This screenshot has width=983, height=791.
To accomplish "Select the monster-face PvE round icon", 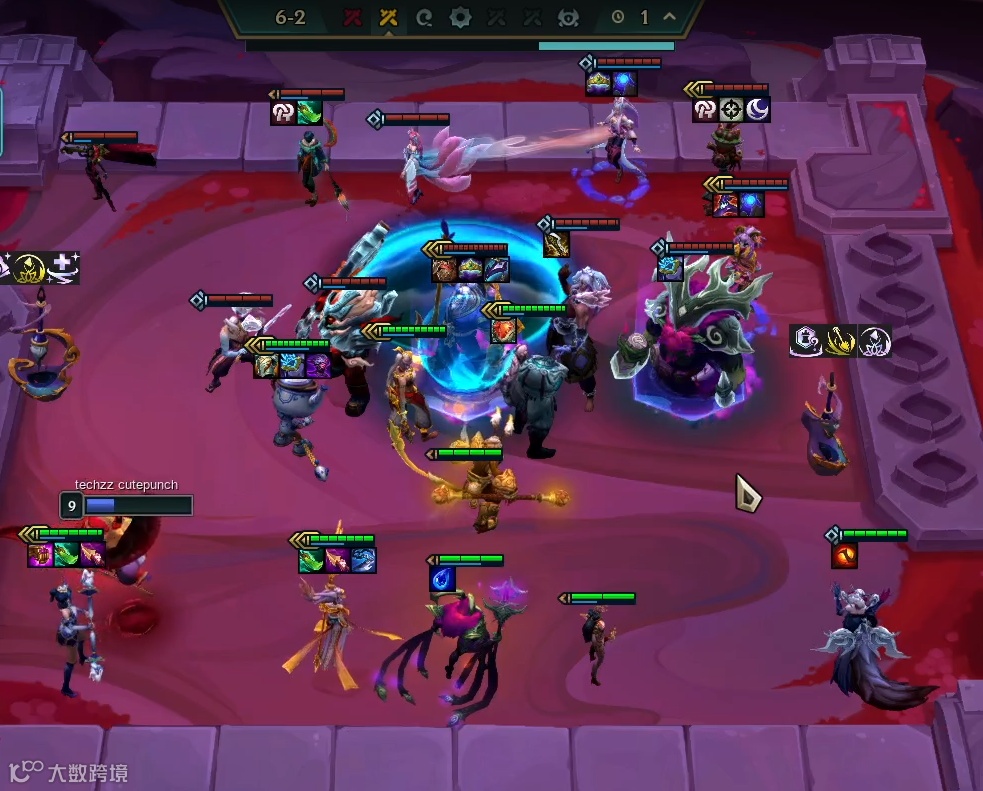I will (x=568, y=17).
